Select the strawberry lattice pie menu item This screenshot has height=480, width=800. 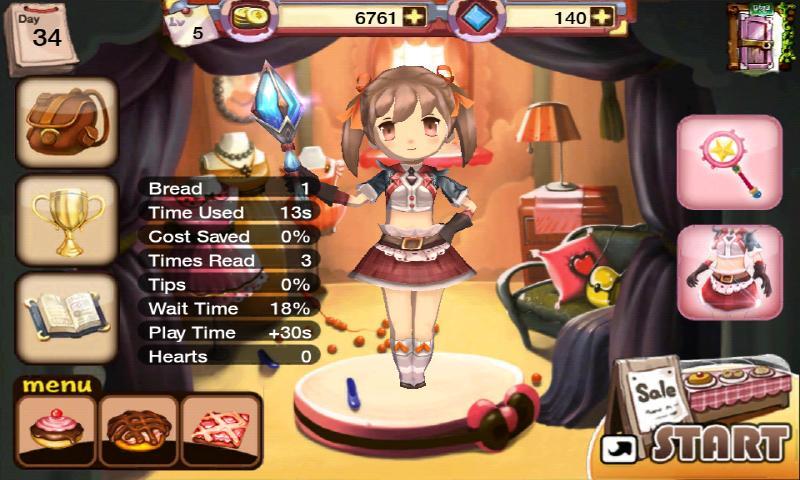point(220,430)
